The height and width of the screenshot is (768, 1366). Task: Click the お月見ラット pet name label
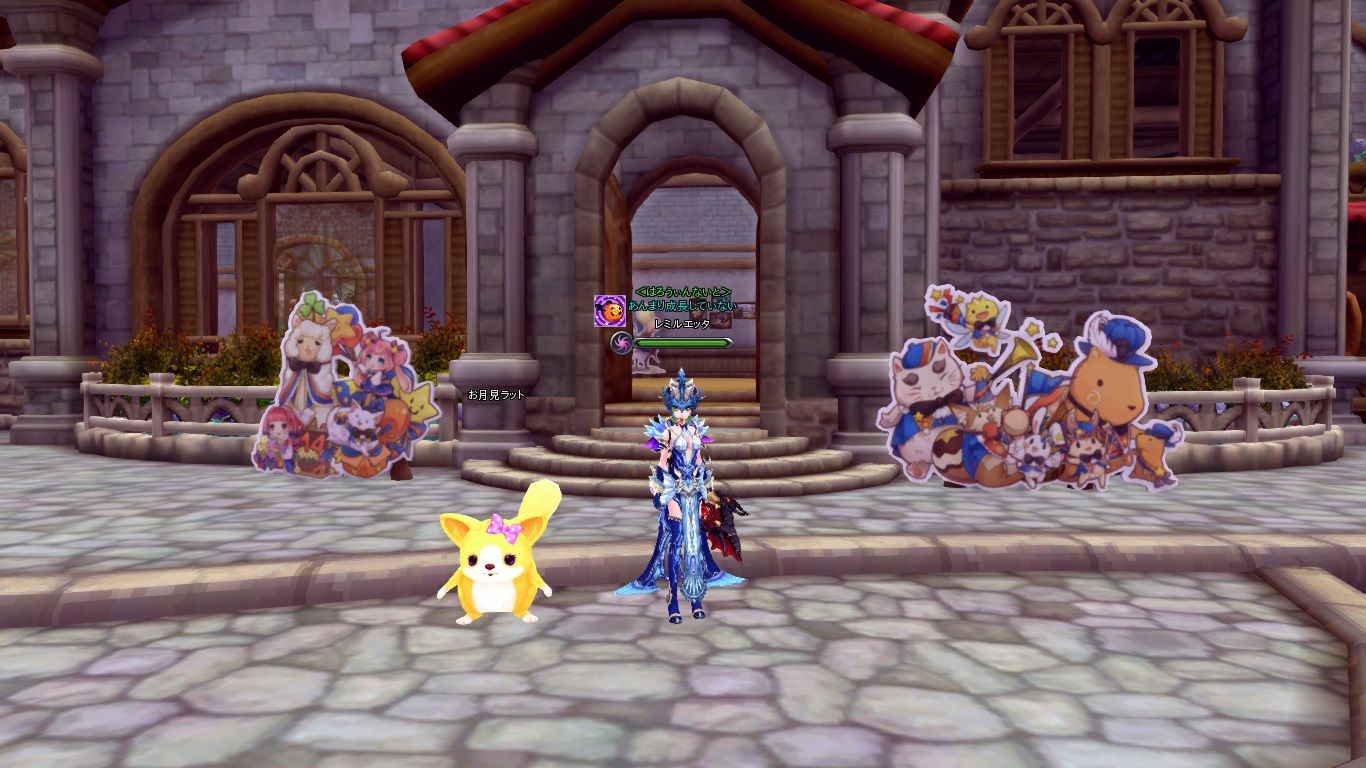(x=496, y=395)
